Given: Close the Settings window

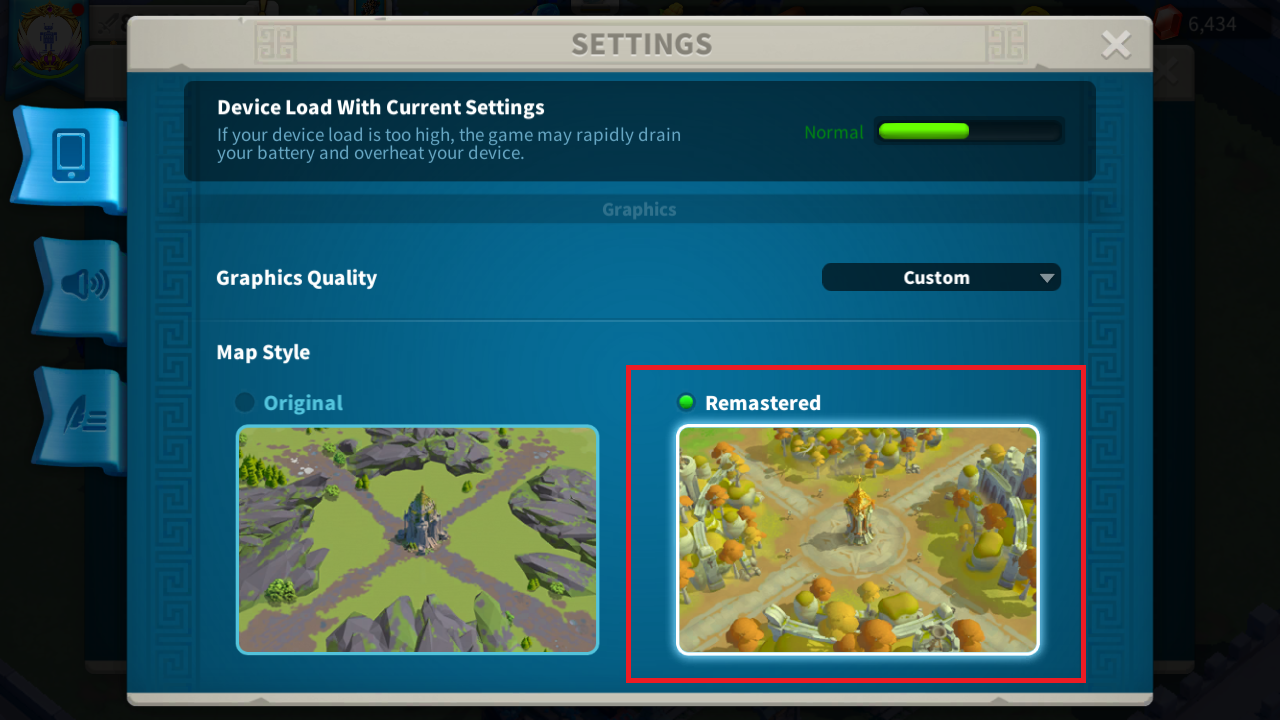Looking at the screenshot, I should [1115, 44].
